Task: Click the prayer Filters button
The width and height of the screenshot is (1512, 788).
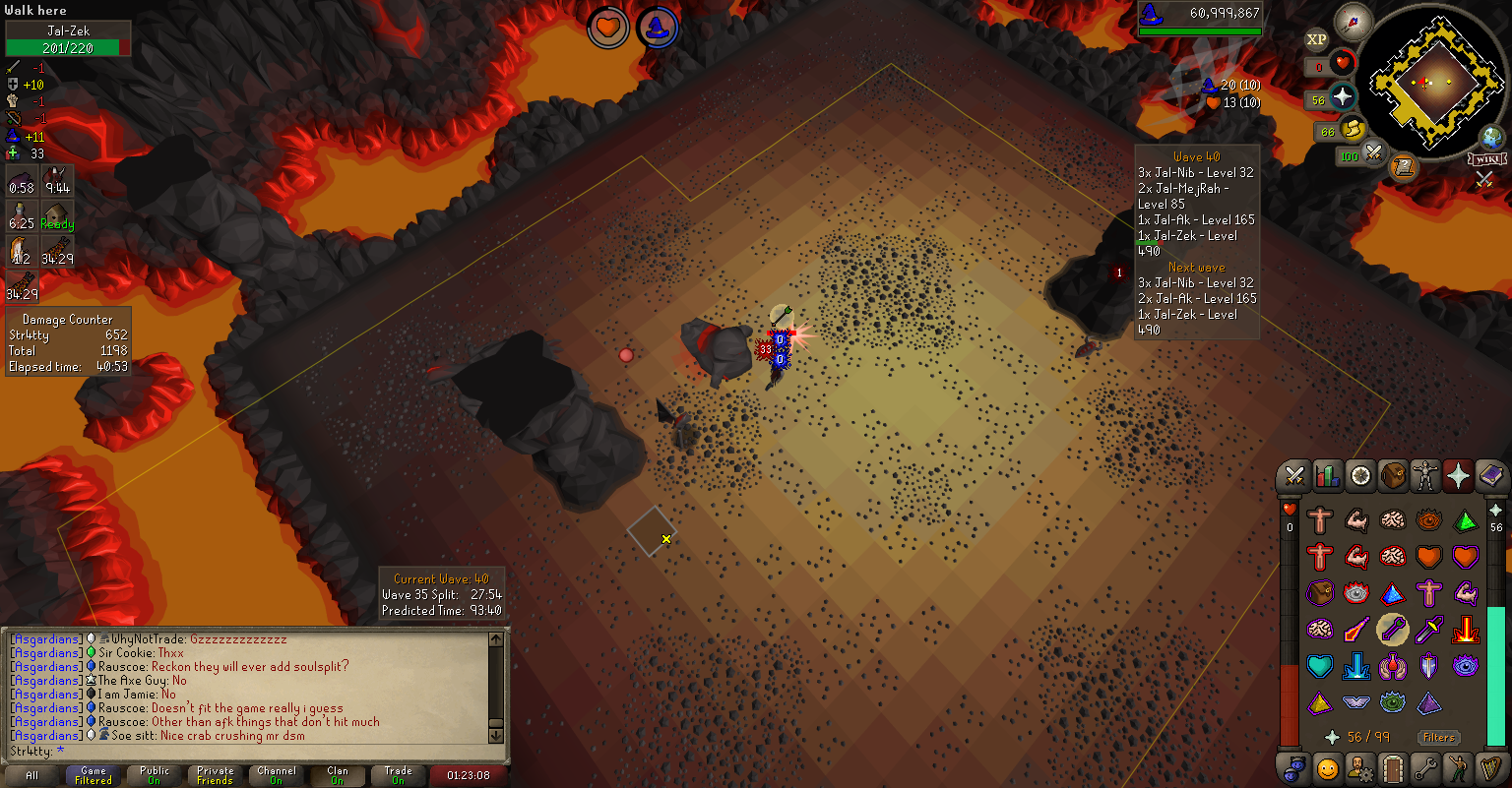Action: 1438,737
